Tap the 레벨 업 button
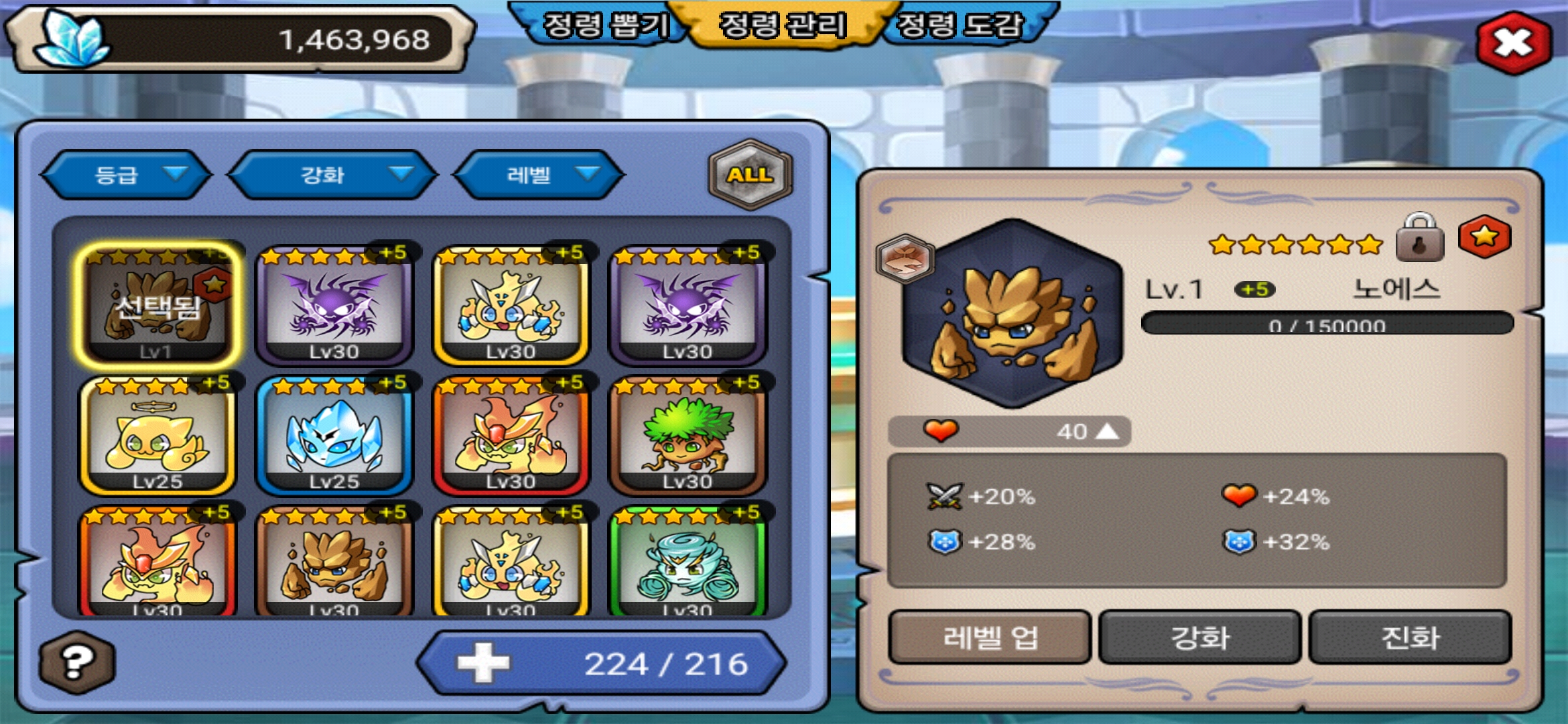The height and width of the screenshot is (724, 1568). (x=990, y=637)
